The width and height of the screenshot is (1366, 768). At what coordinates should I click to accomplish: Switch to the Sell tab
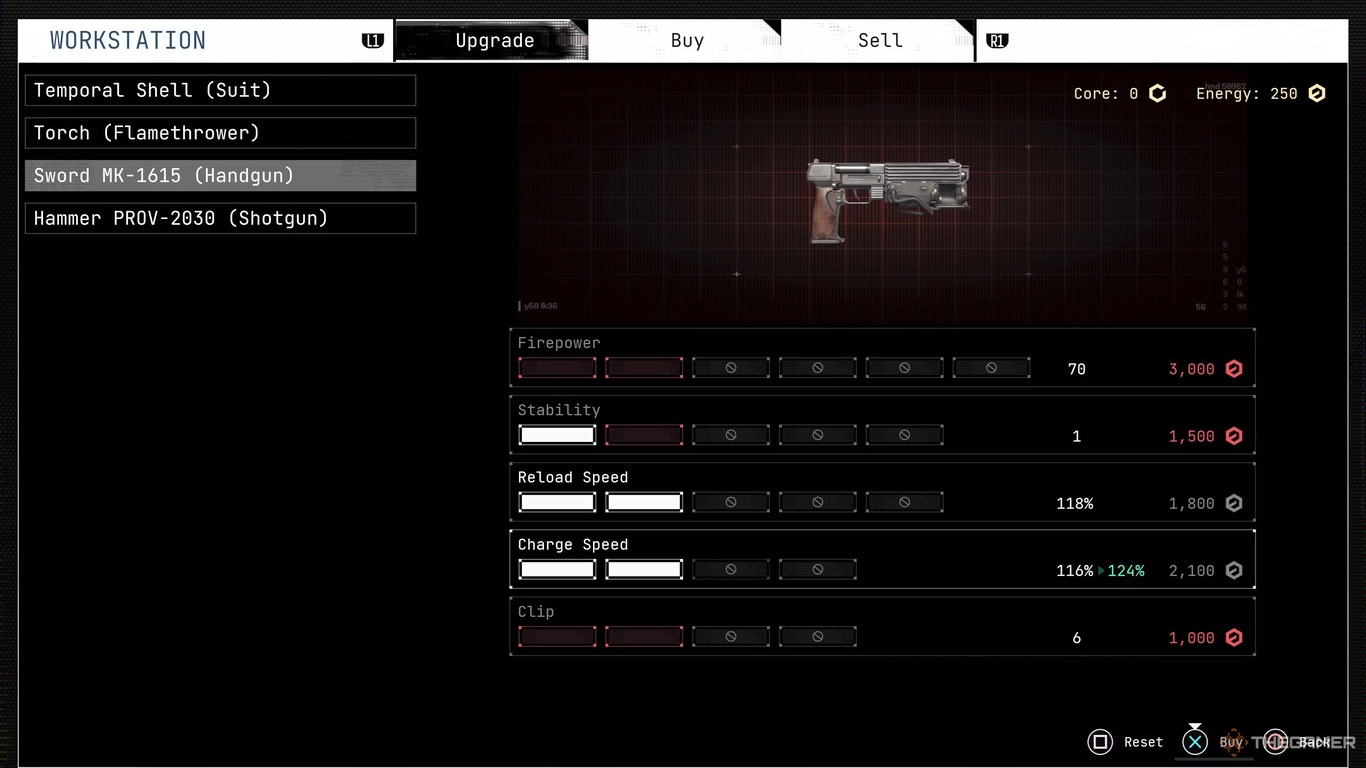tap(880, 41)
